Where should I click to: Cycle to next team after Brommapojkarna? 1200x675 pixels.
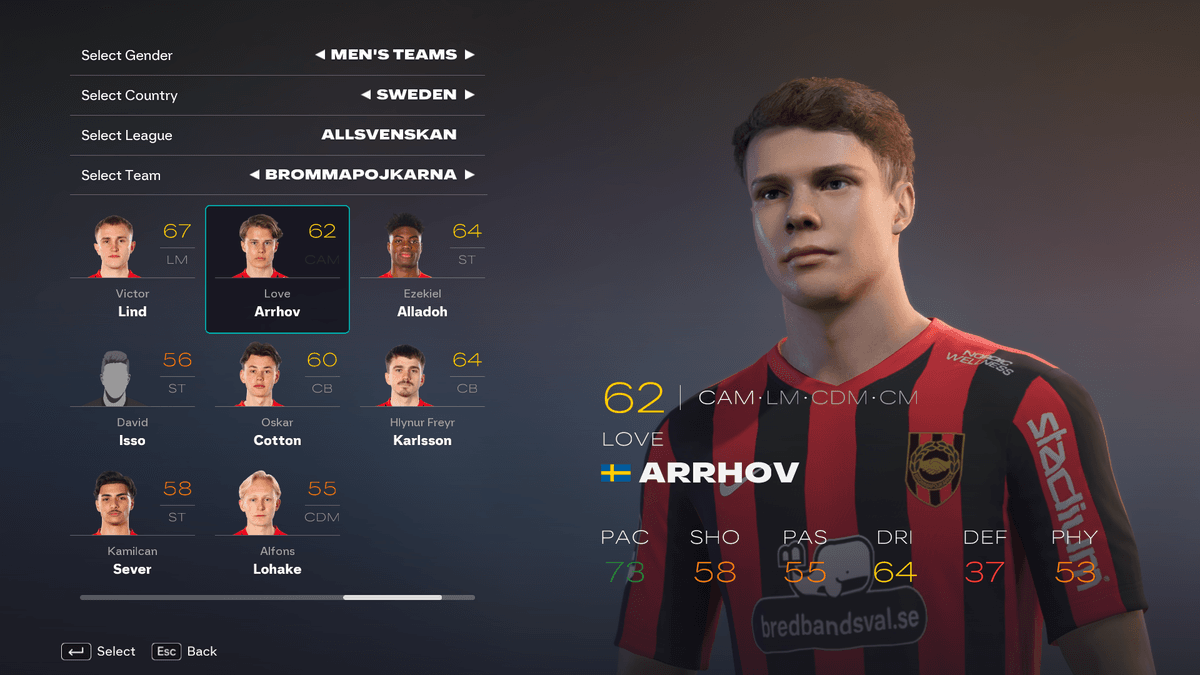click(x=469, y=175)
